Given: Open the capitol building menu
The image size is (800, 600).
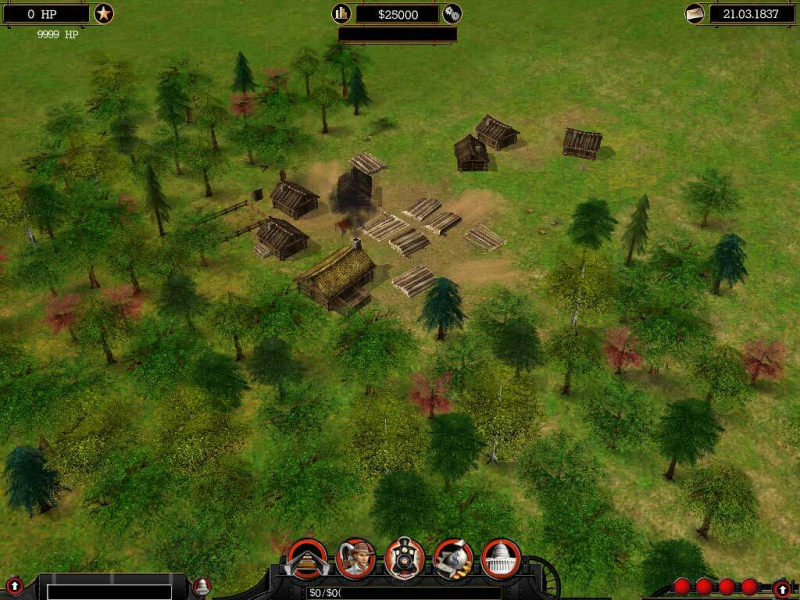Looking at the screenshot, I should pyautogui.click(x=500, y=558).
